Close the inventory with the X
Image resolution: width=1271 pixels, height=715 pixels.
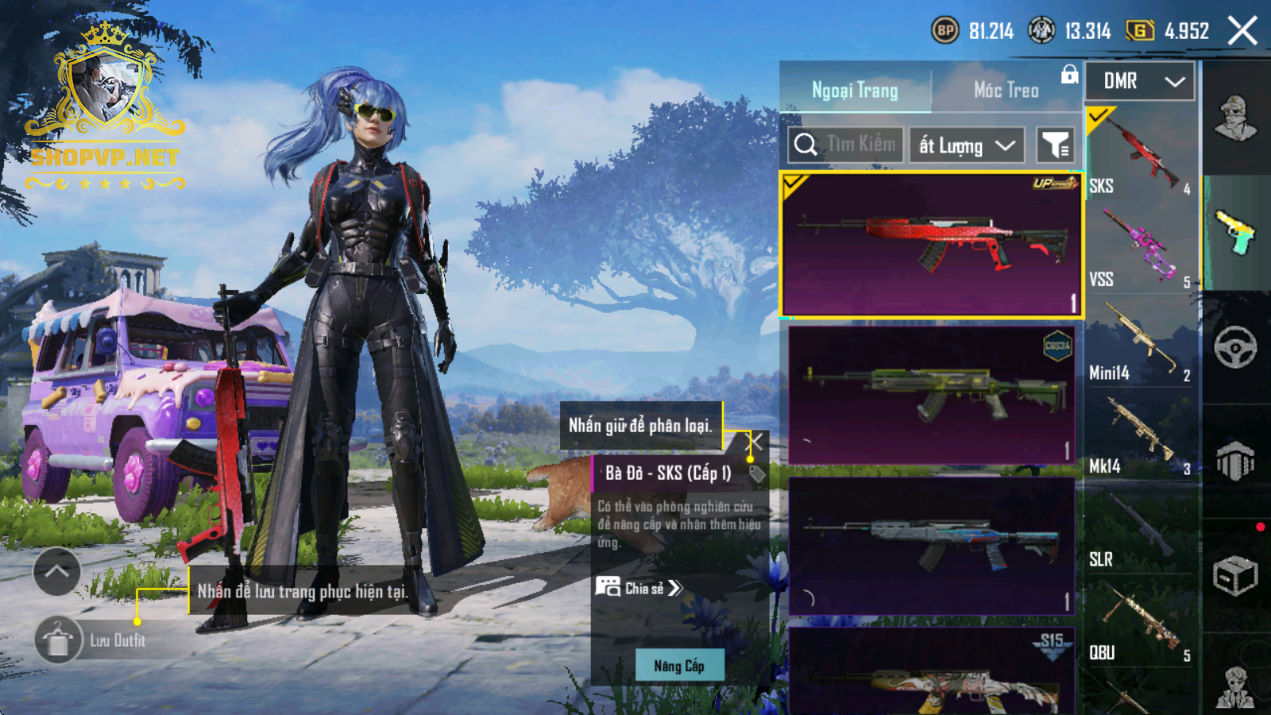click(x=1243, y=31)
